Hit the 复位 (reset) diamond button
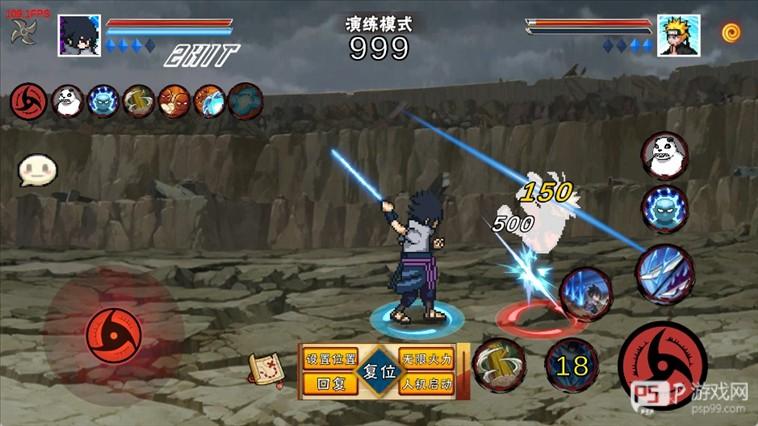 (x=378, y=369)
